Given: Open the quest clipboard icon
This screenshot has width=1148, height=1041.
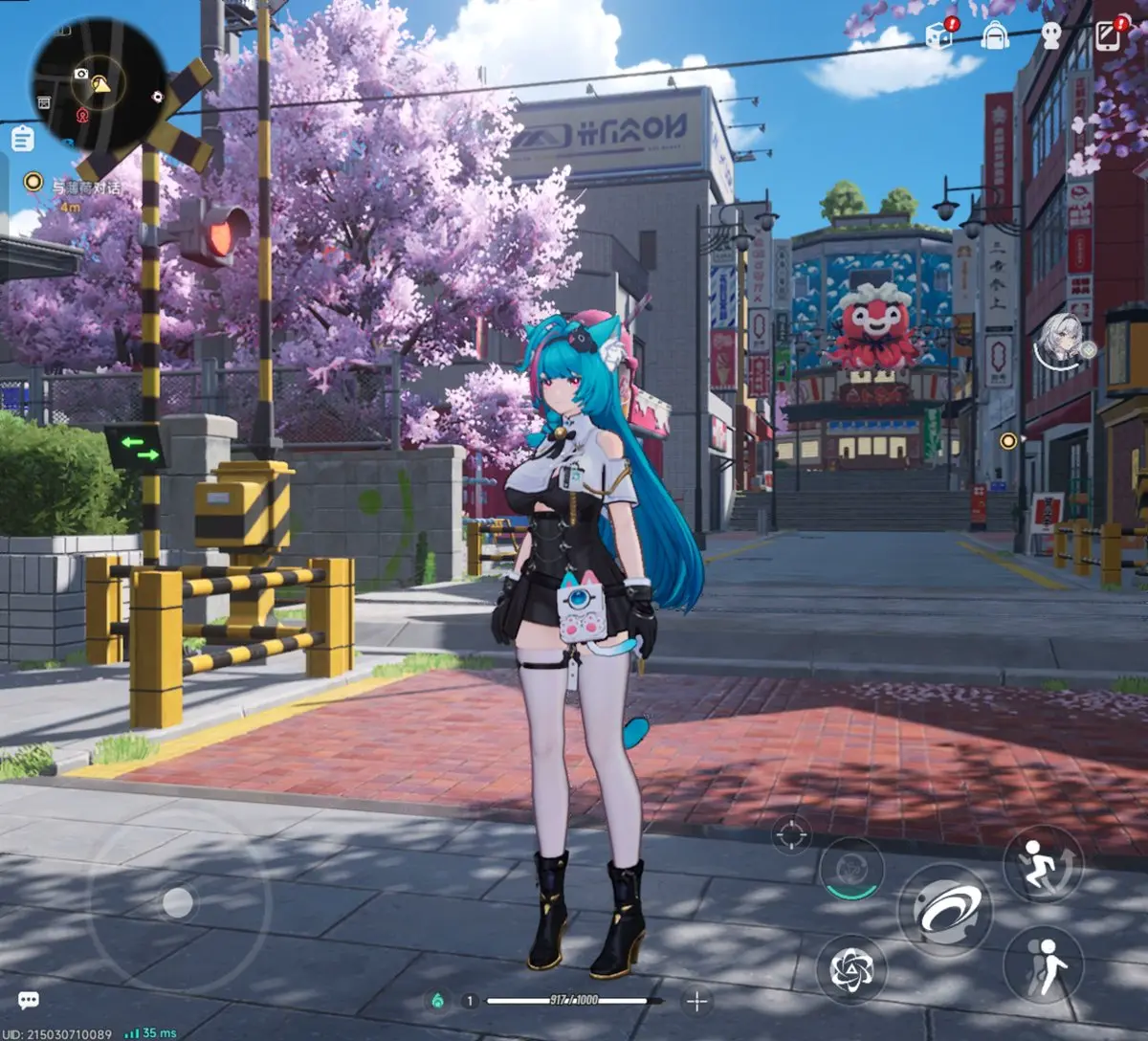Looking at the screenshot, I should [23, 139].
